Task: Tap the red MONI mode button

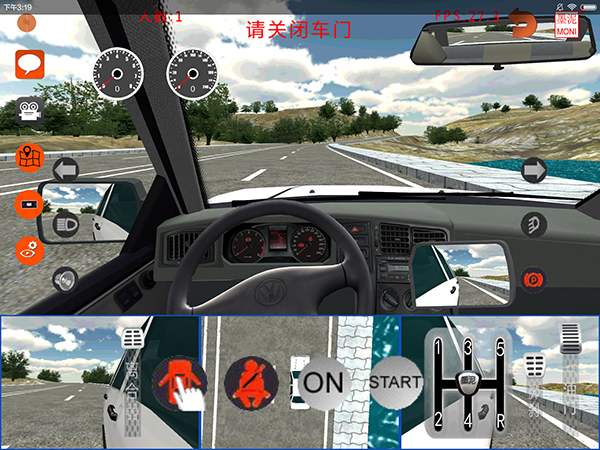Action: [x=567, y=24]
